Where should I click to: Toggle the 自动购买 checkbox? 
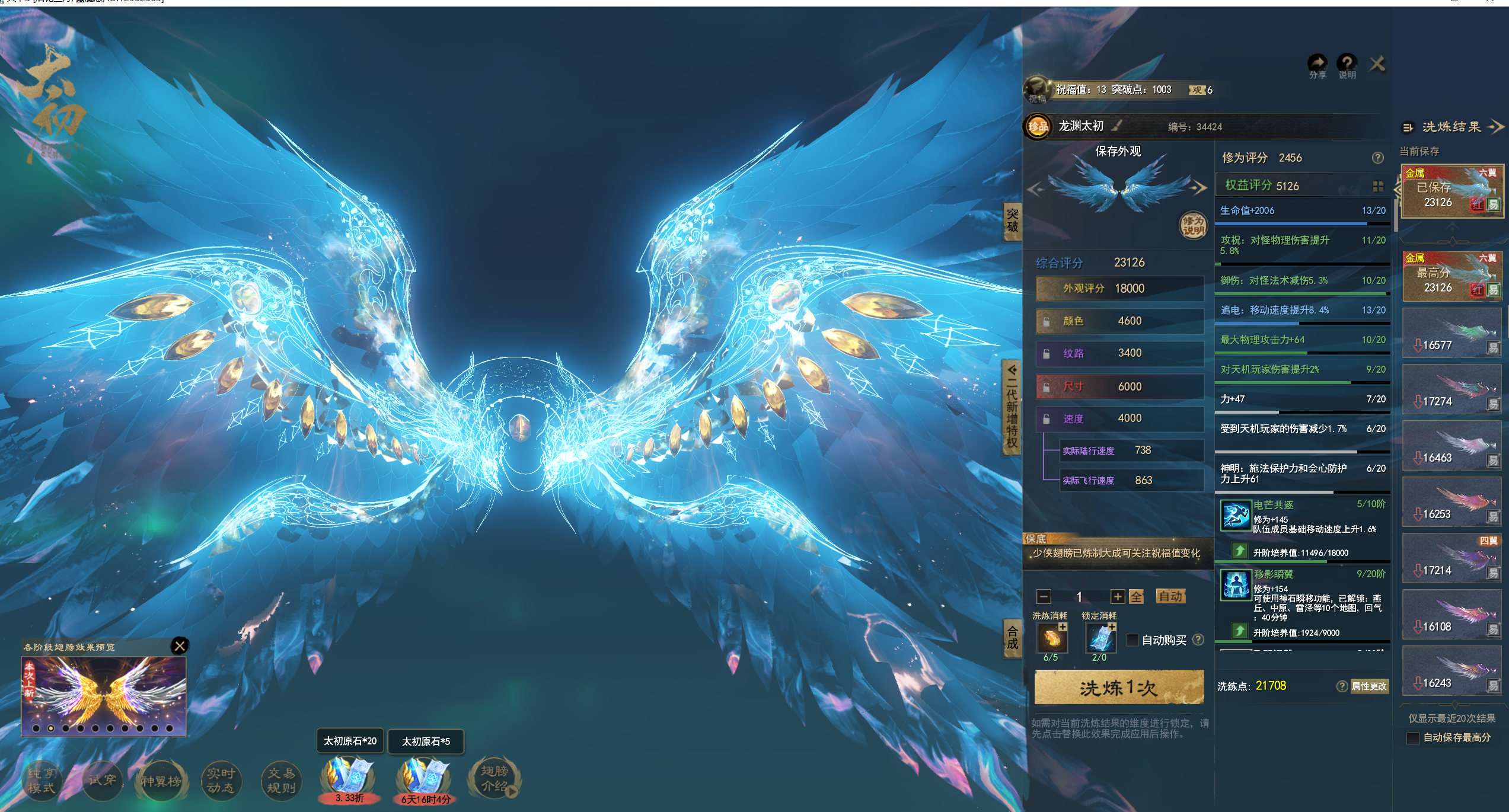click(1132, 640)
